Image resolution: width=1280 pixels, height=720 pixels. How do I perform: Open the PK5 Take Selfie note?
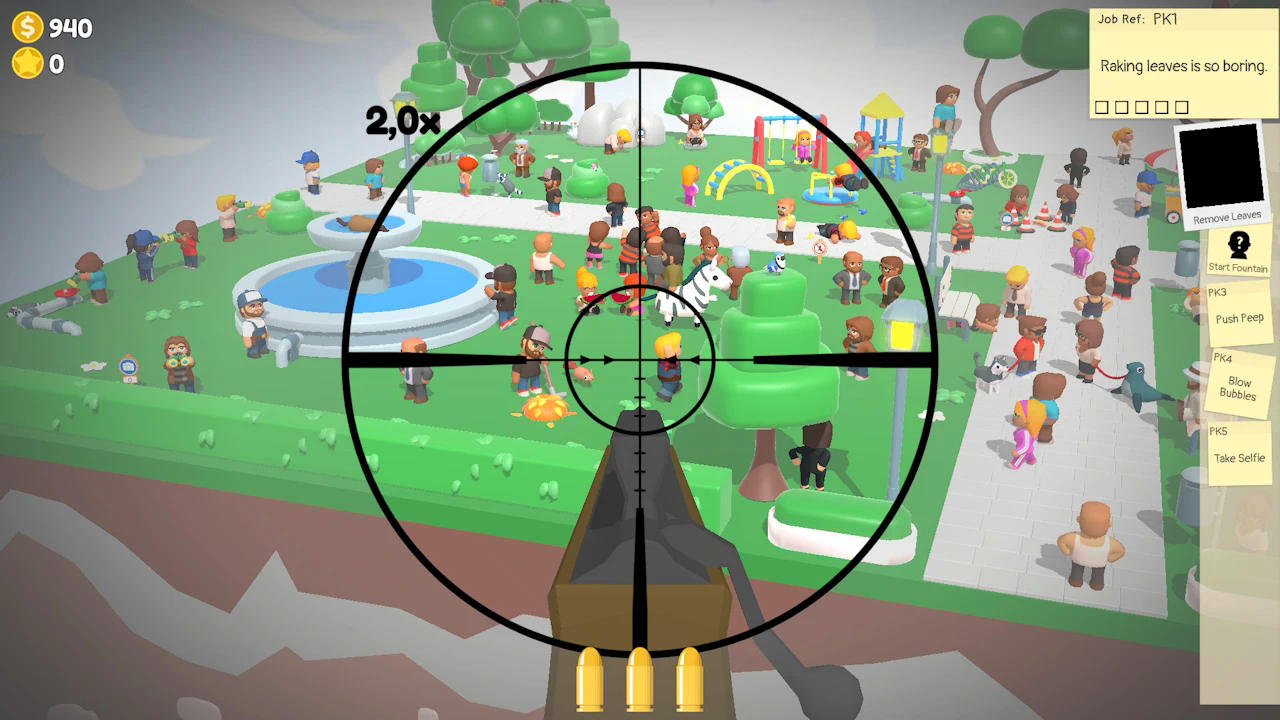point(1238,452)
